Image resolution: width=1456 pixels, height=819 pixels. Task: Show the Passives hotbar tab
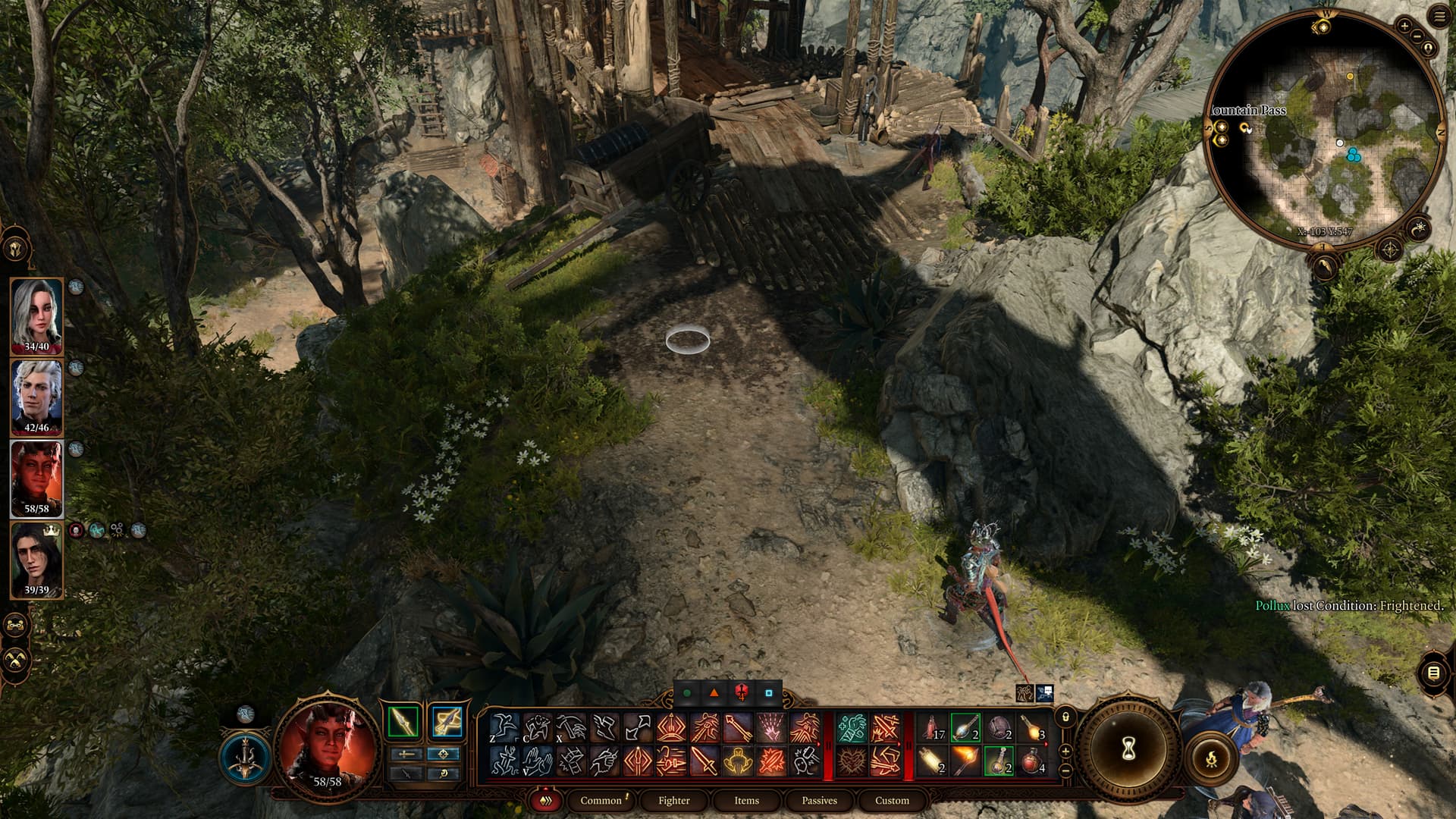pos(819,800)
